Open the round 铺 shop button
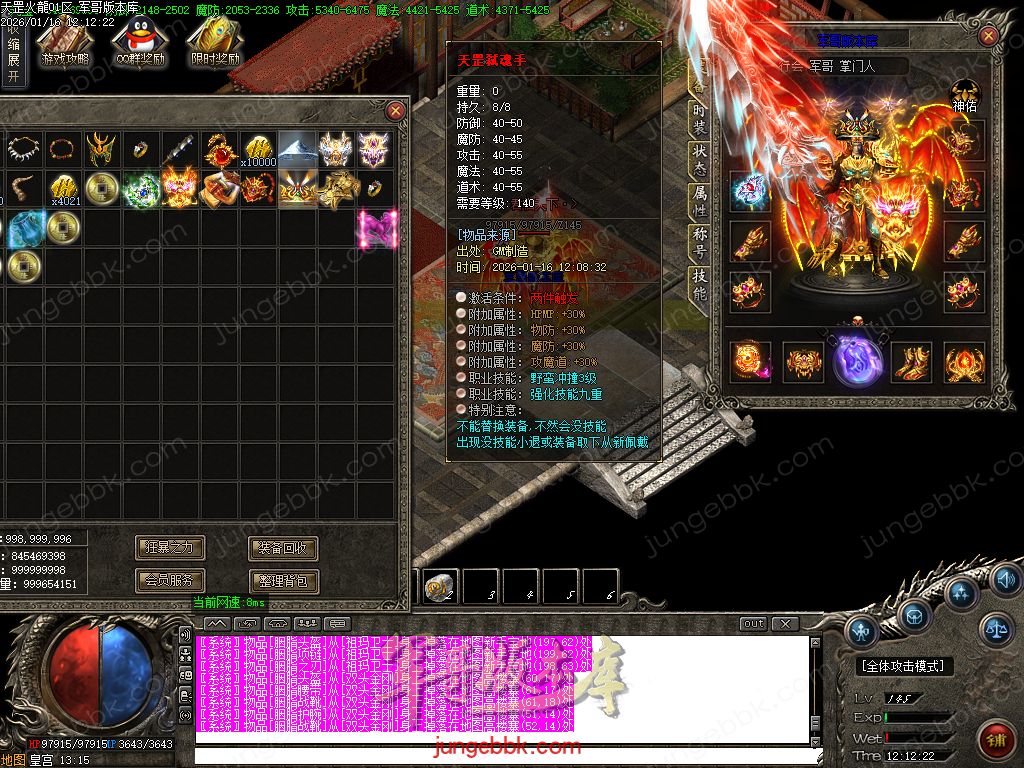 click(x=994, y=739)
